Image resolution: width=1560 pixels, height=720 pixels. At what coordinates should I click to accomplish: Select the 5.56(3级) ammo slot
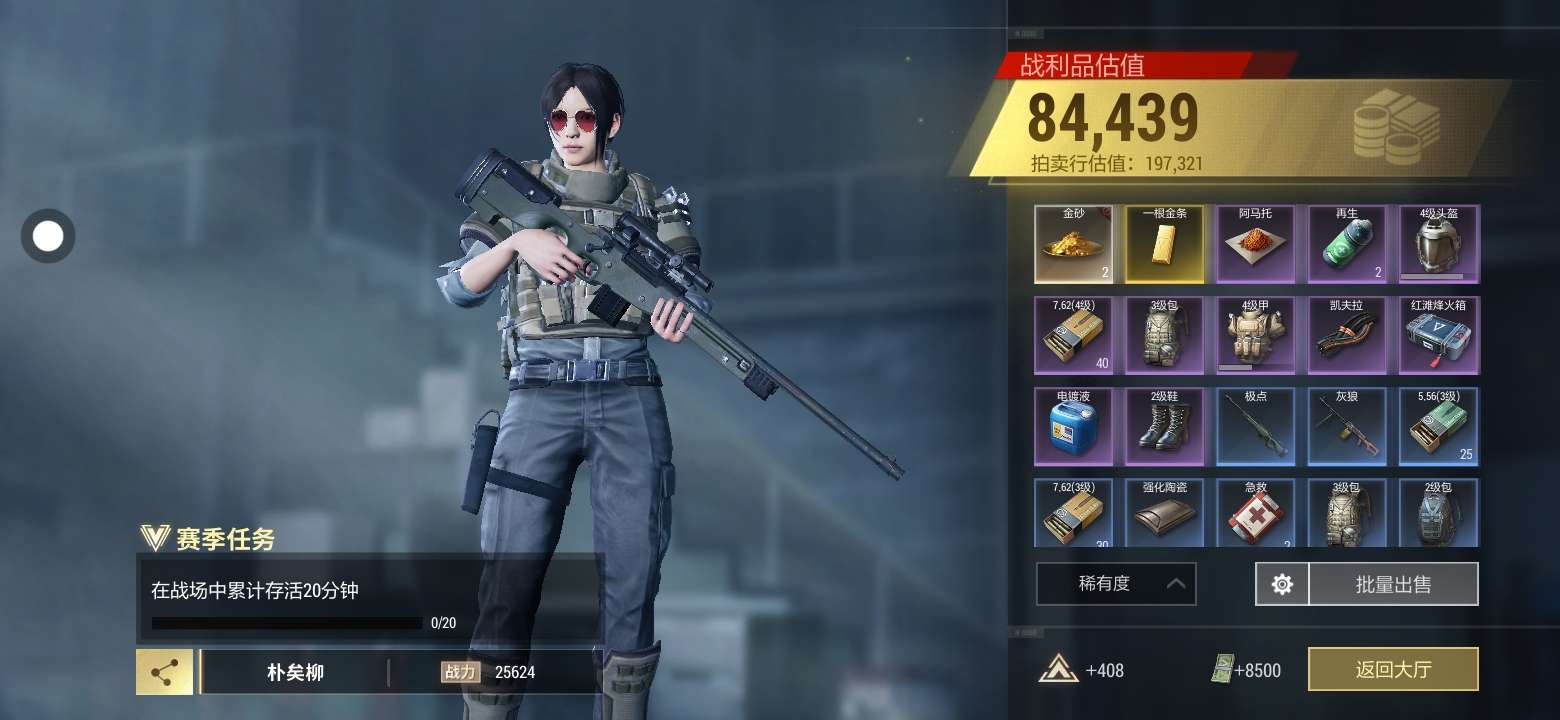pyautogui.click(x=1439, y=427)
